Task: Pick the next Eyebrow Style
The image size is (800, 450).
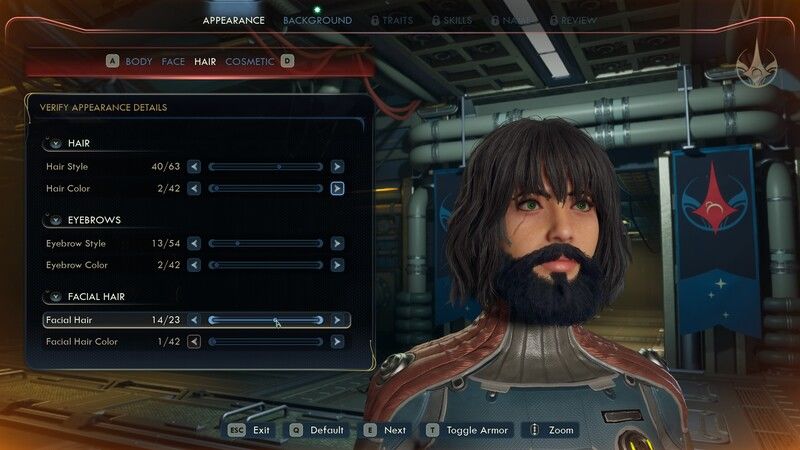Action: click(x=337, y=243)
